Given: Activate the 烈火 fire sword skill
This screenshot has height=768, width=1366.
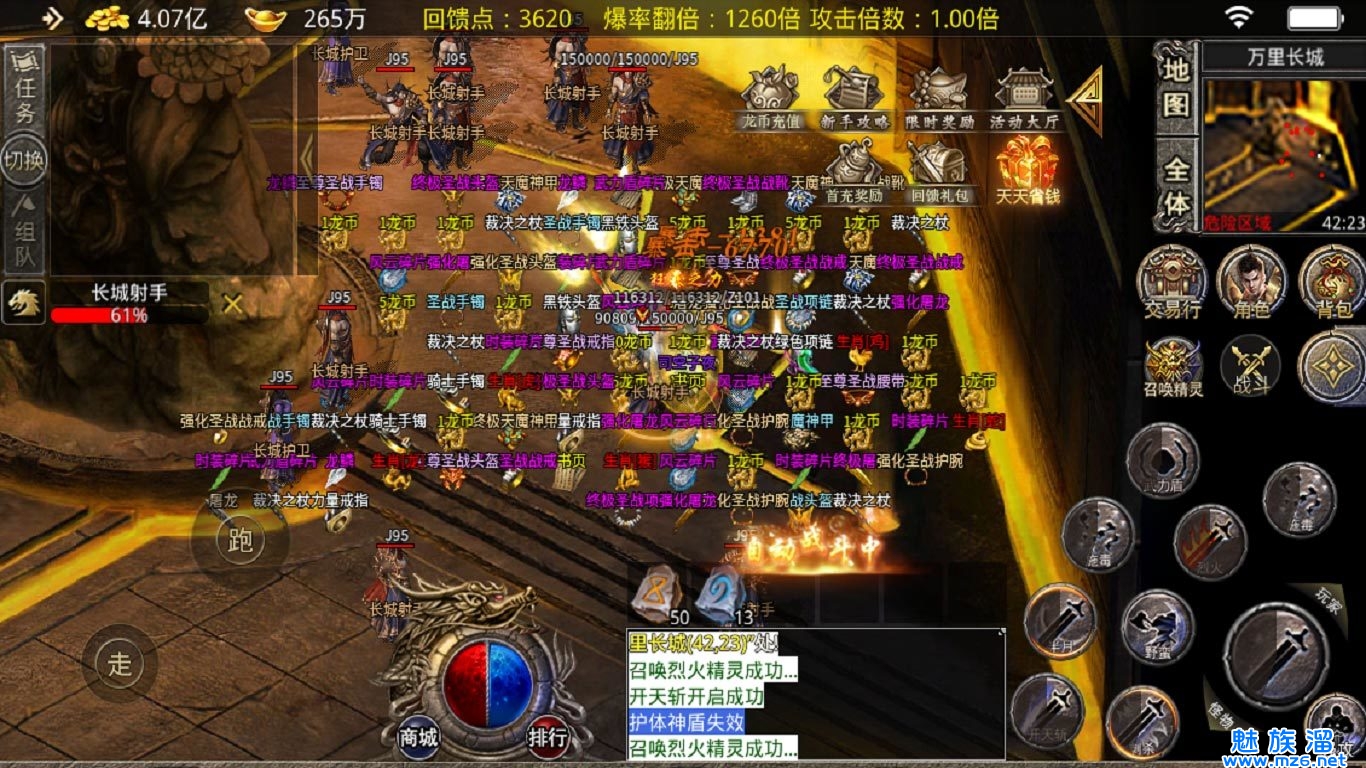Looking at the screenshot, I should (1209, 543).
